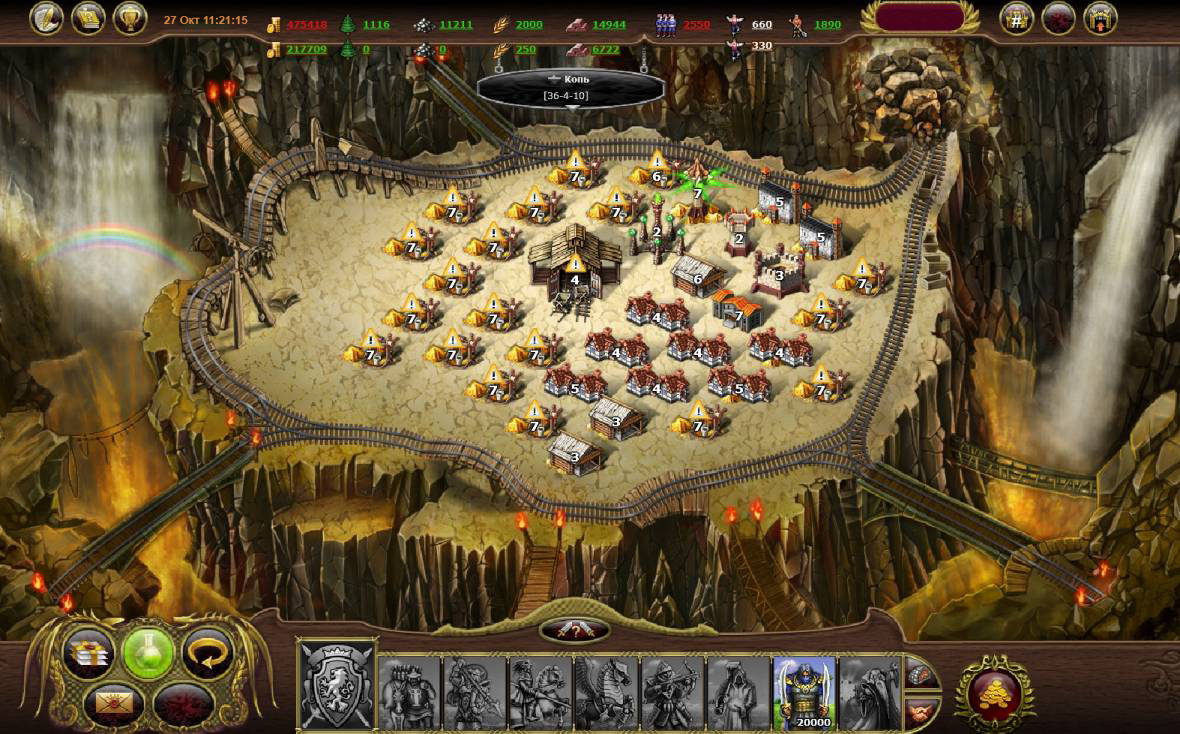The height and width of the screenshot is (734, 1180).
Task: Expand the question mark help tab
Action: [x=574, y=629]
